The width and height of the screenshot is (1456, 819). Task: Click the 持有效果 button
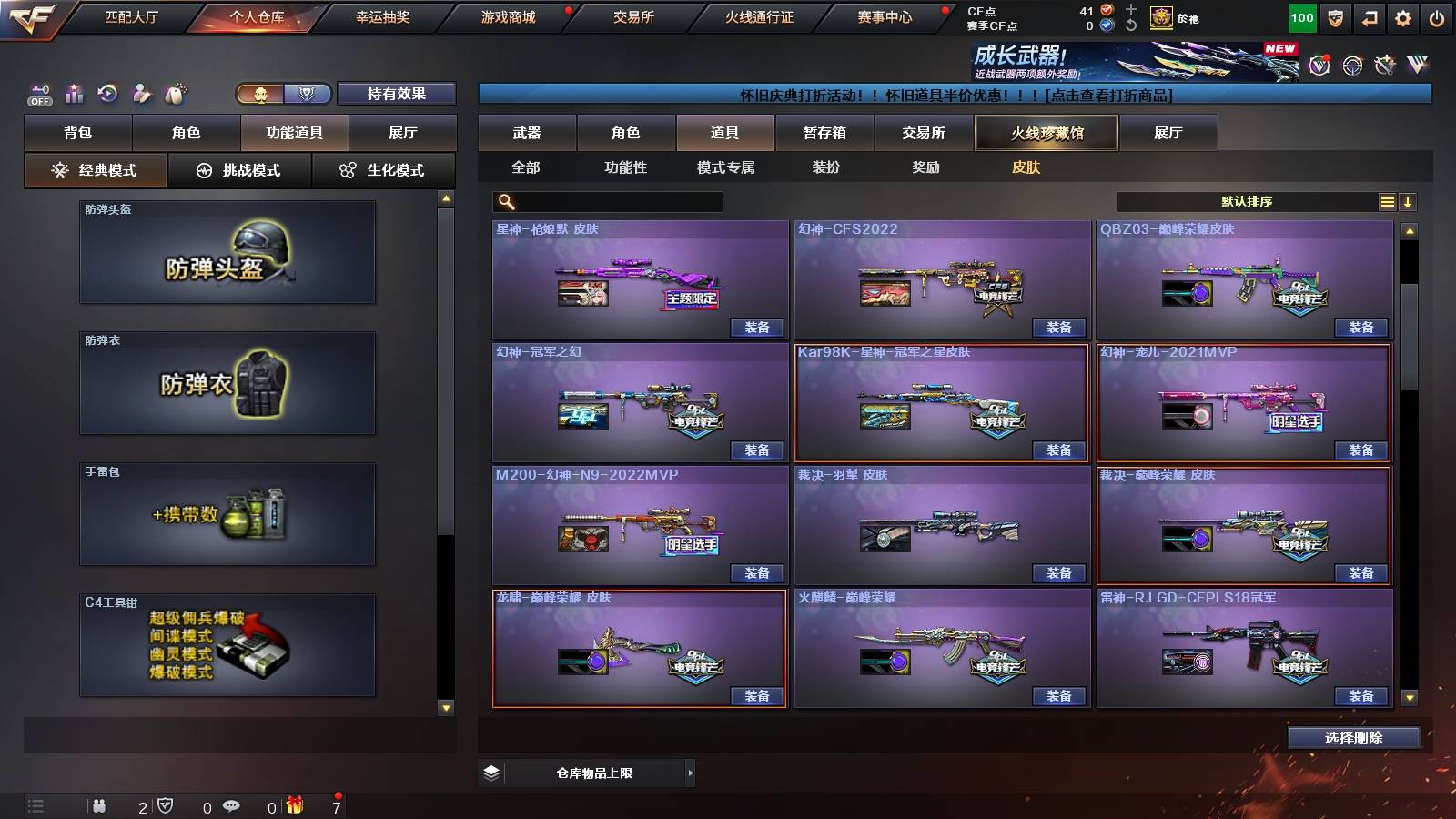pos(398,93)
